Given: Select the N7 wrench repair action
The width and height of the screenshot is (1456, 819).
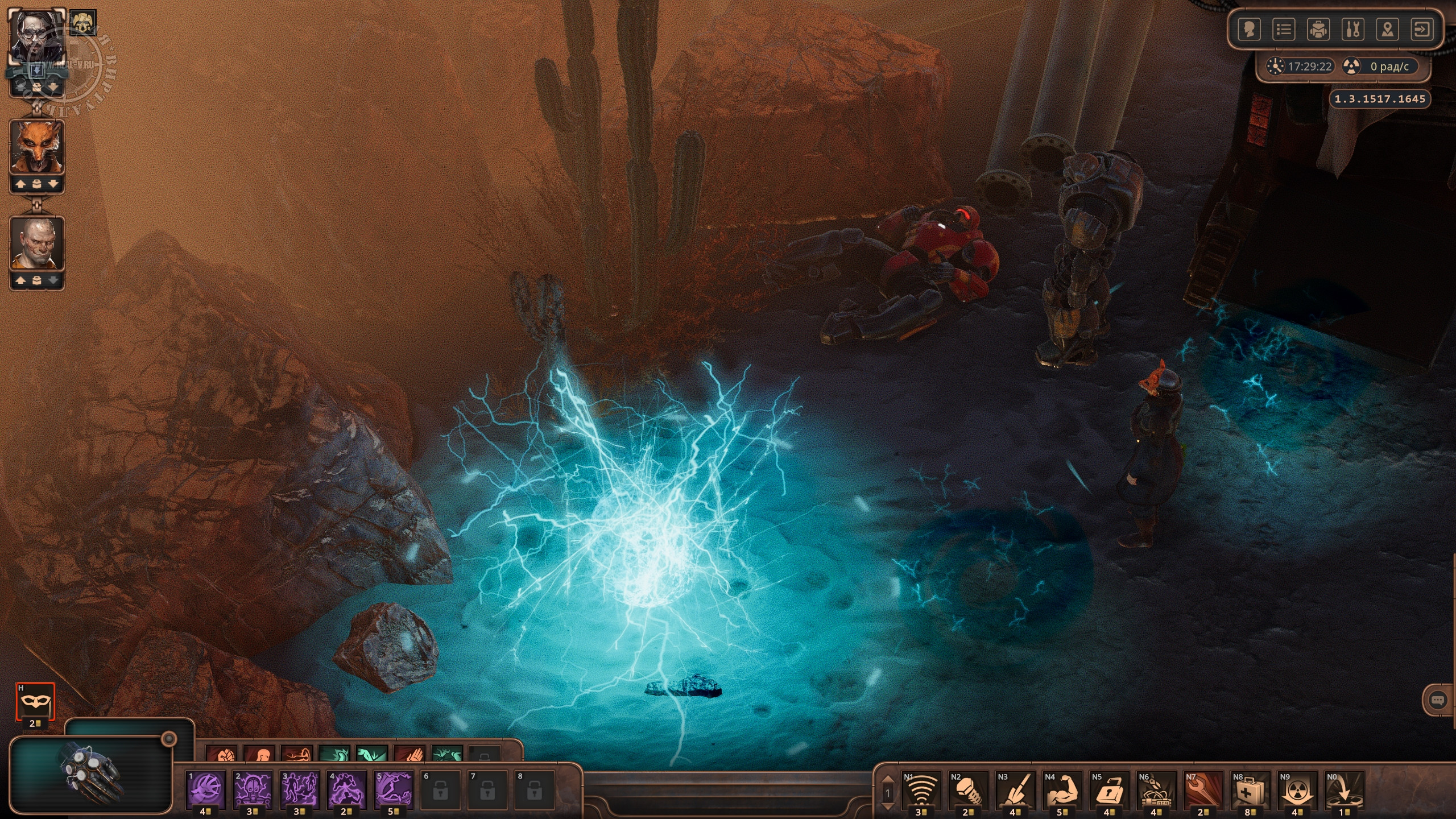Looking at the screenshot, I should click(x=1203, y=790).
